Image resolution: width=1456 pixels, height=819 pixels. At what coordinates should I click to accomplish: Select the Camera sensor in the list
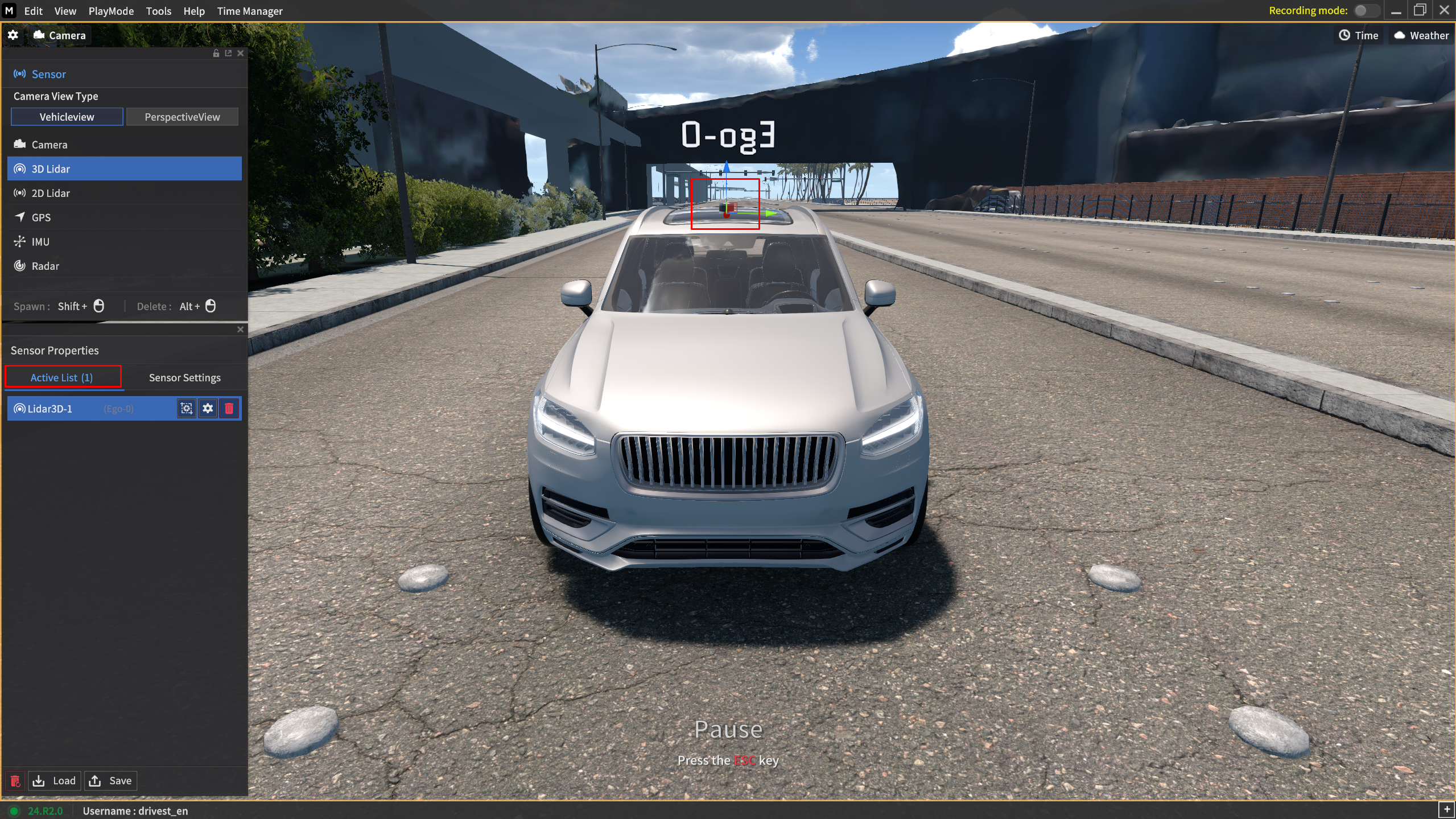pos(50,145)
